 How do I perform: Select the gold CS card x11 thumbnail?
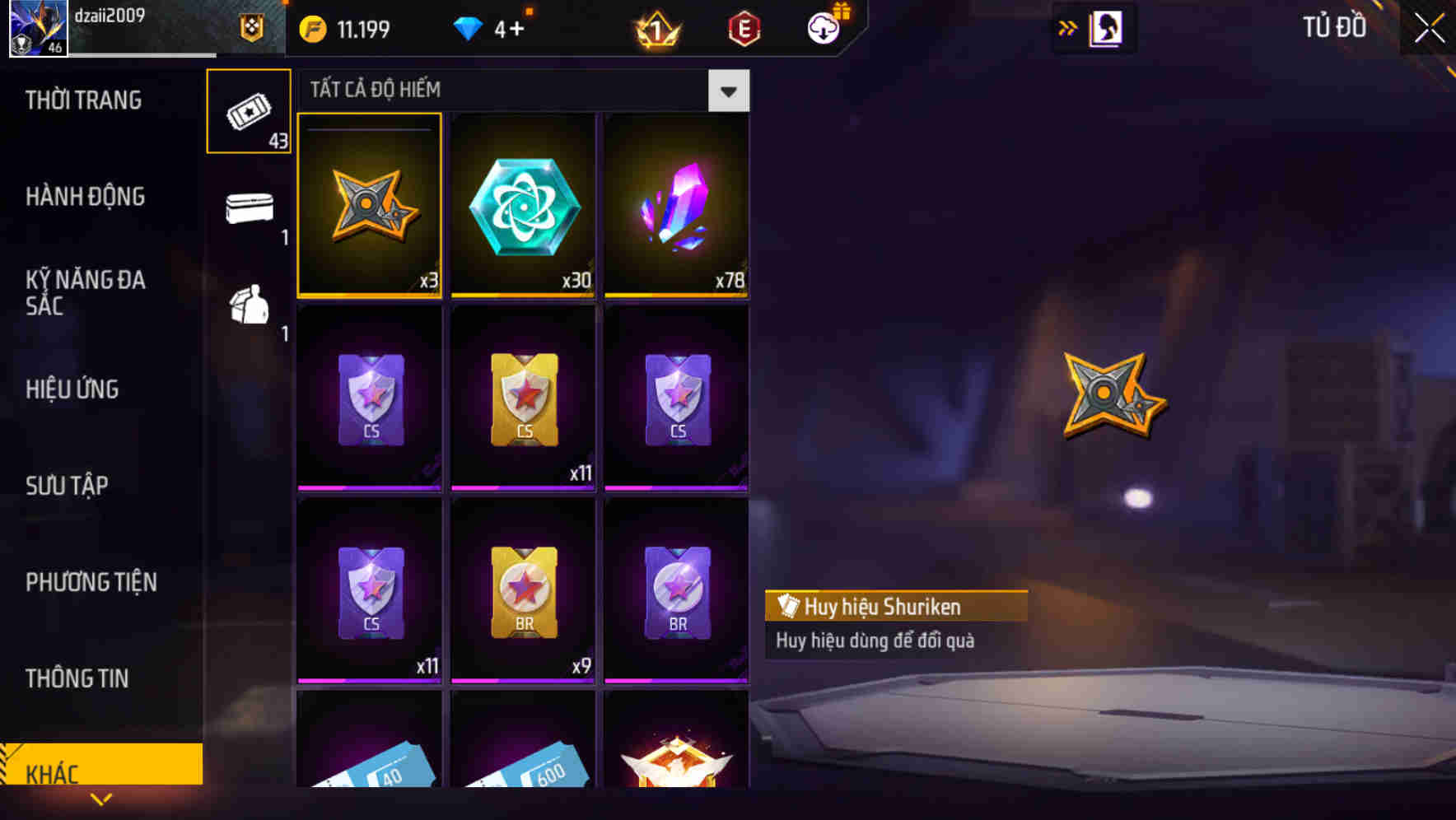(522, 398)
